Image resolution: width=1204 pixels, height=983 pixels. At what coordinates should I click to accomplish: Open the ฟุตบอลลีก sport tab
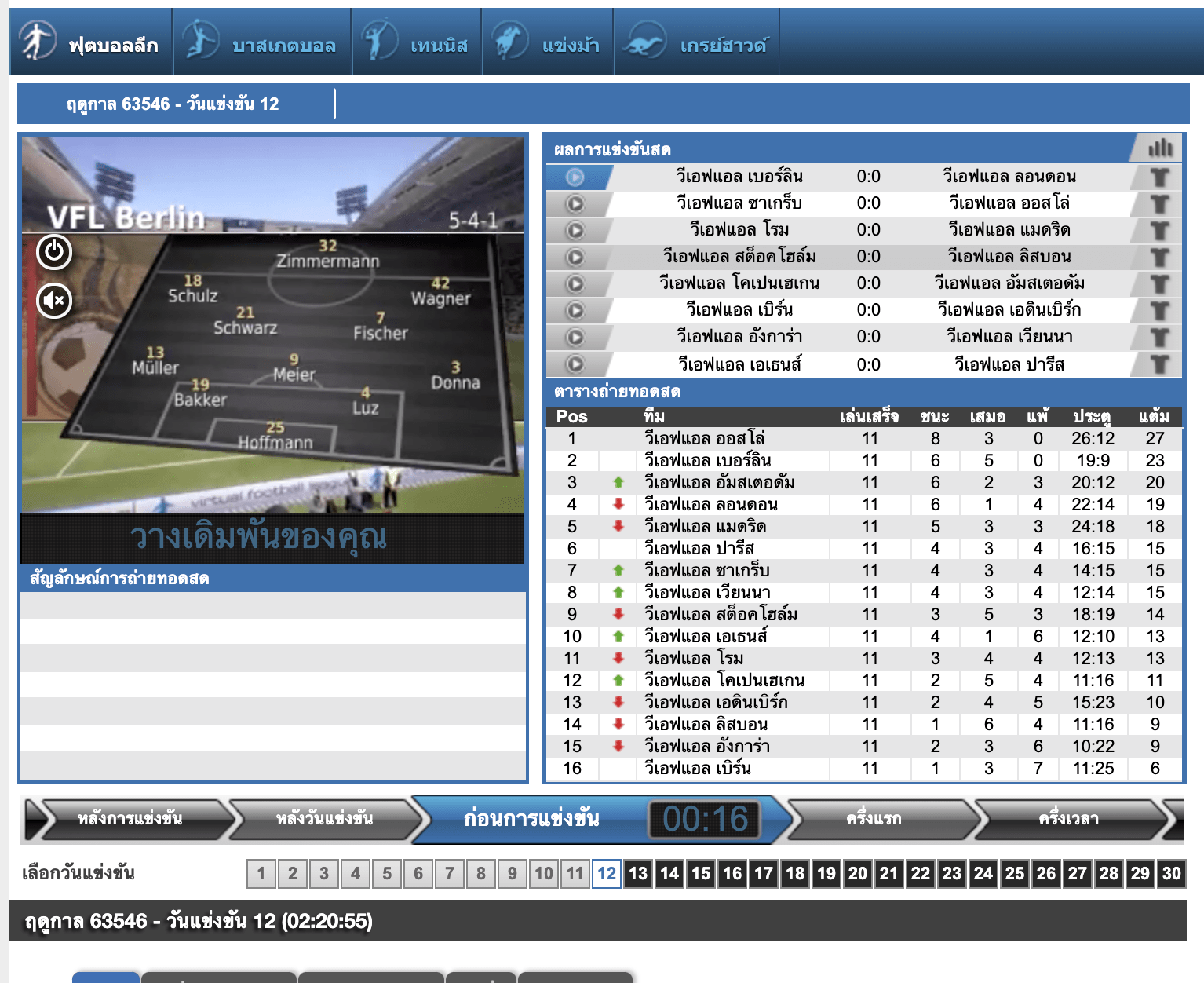[91, 43]
